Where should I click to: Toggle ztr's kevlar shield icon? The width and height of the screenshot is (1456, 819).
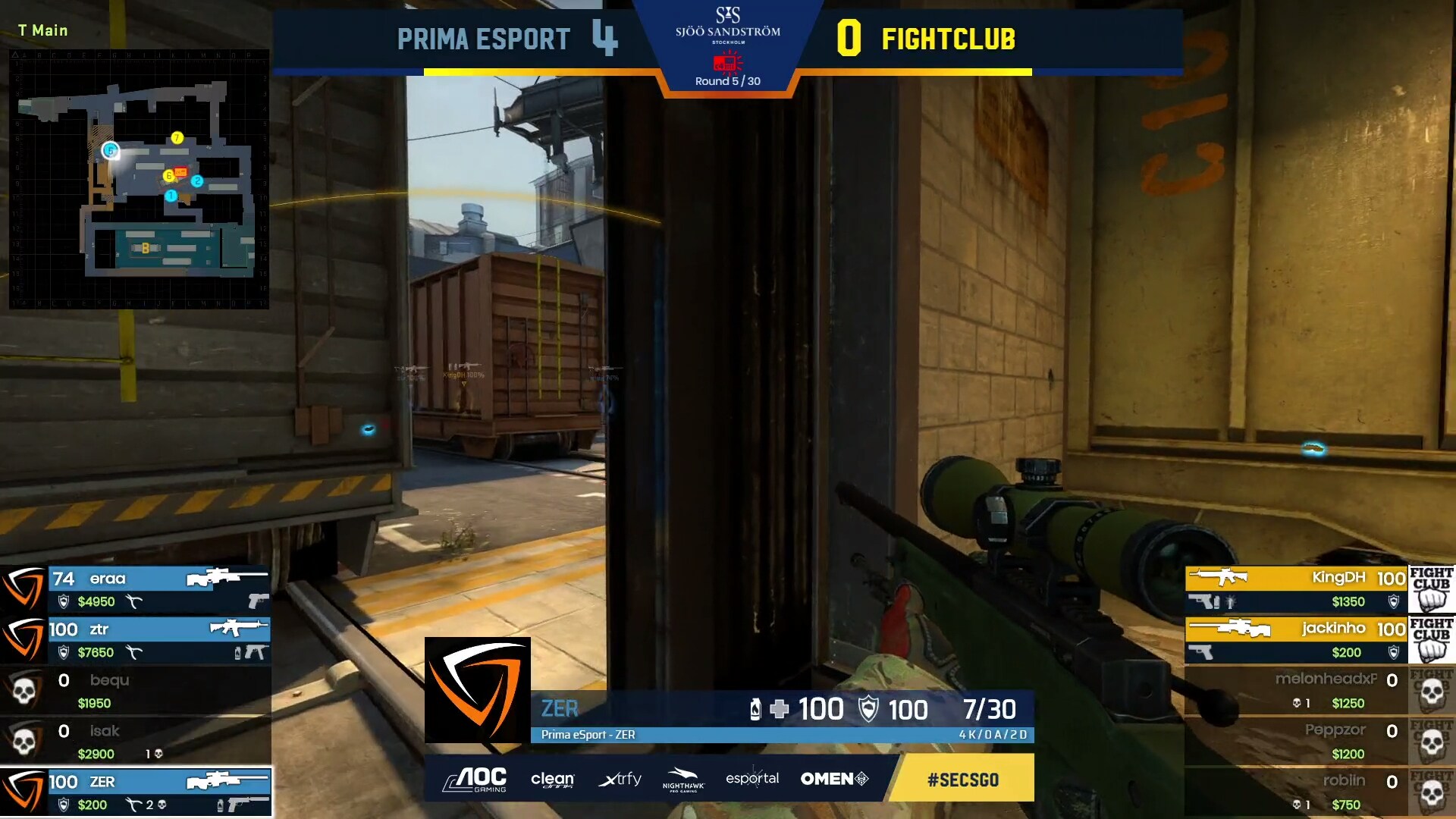coord(63,653)
